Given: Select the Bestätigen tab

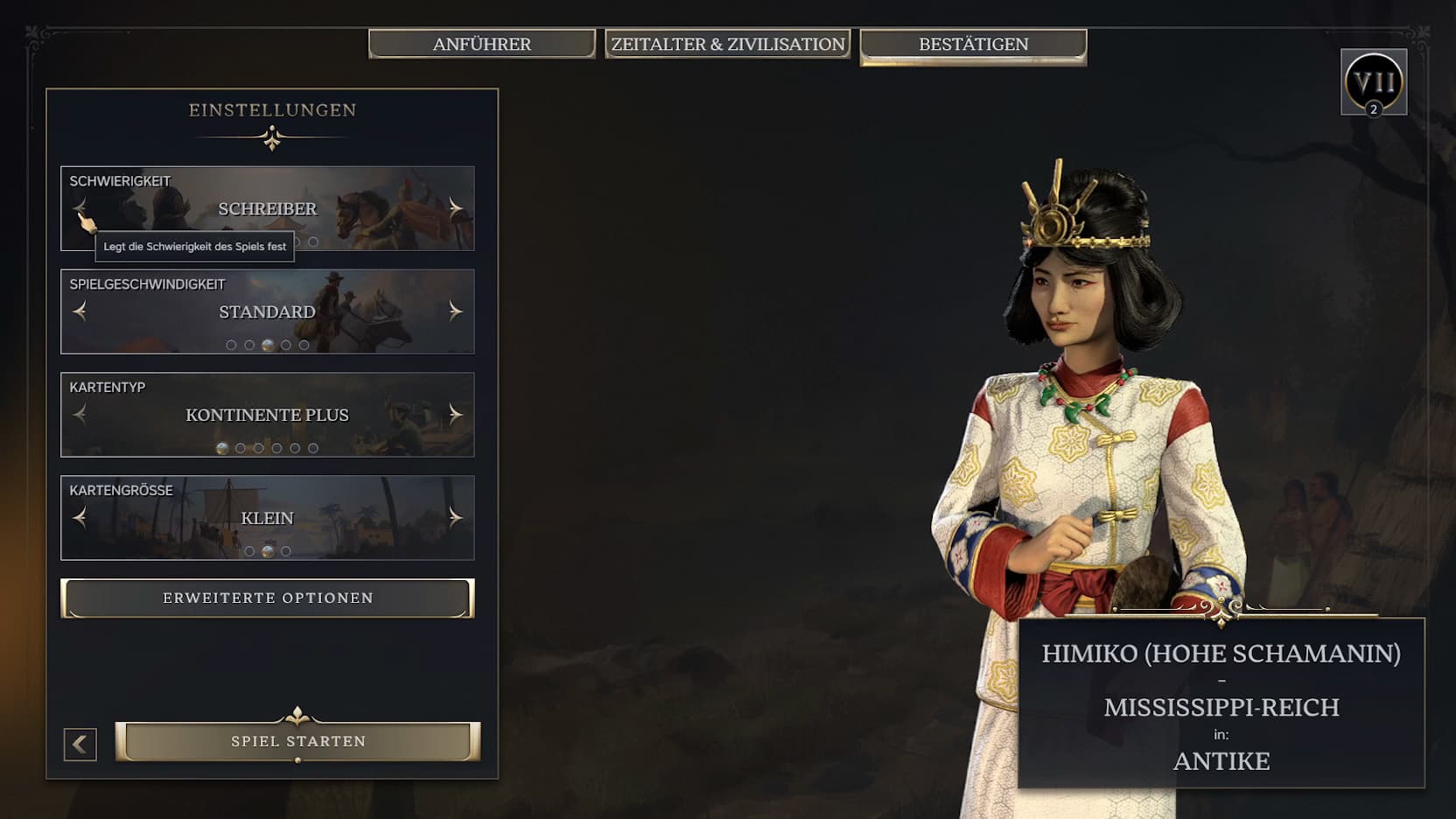Looking at the screenshot, I should coord(973,44).
